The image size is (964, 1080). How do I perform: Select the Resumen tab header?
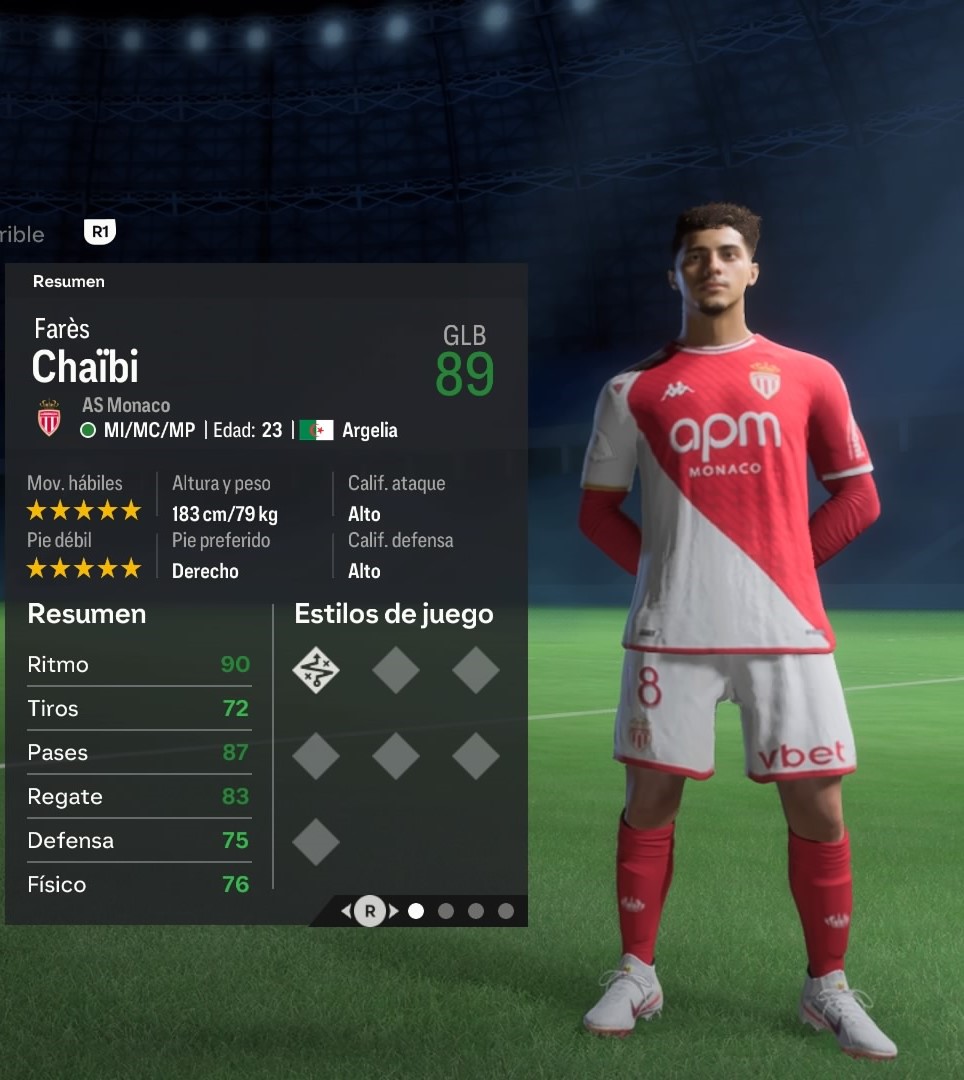pos(69,282)
